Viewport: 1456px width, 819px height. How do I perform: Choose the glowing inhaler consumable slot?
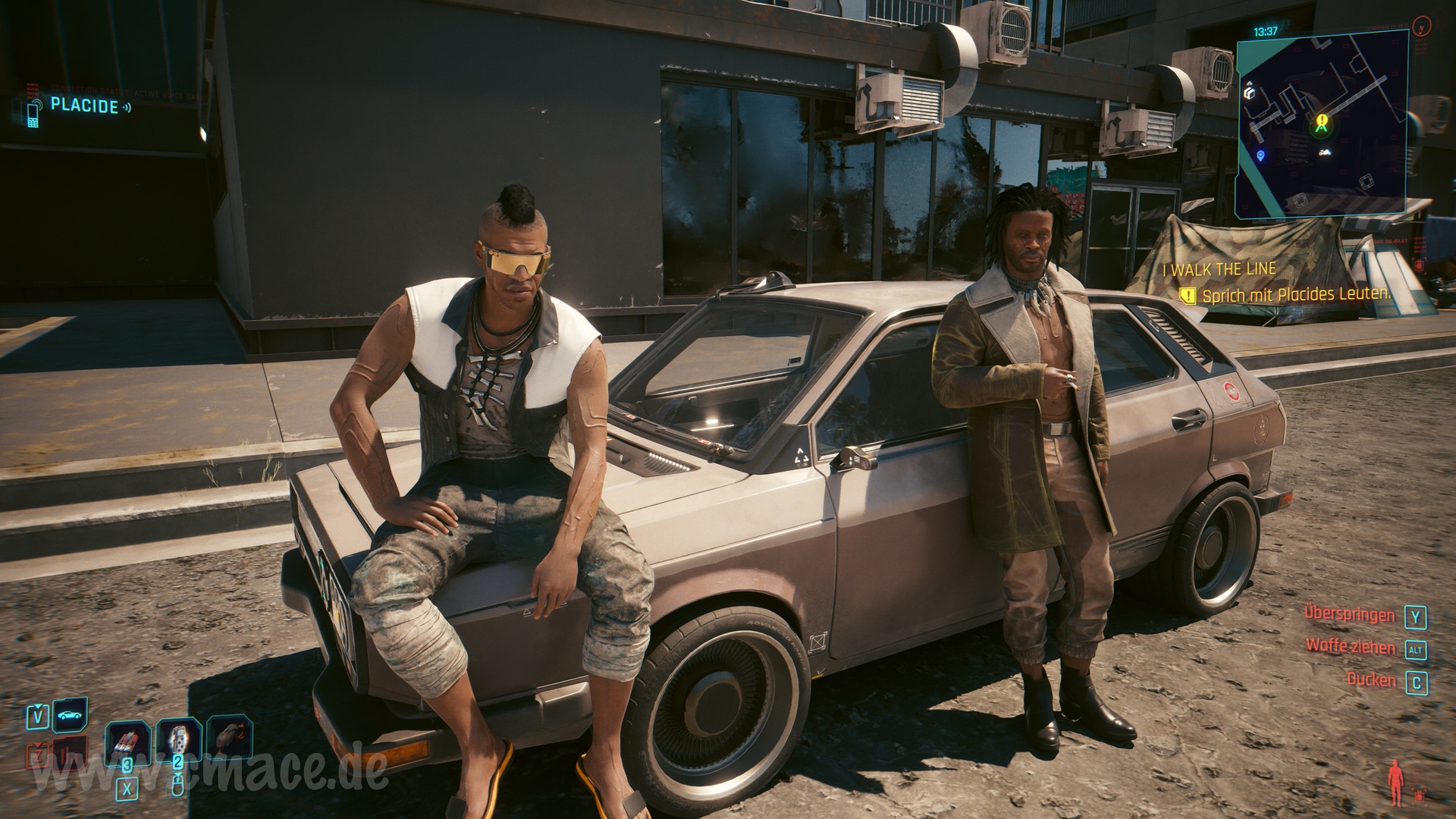[x=178, y=739]
